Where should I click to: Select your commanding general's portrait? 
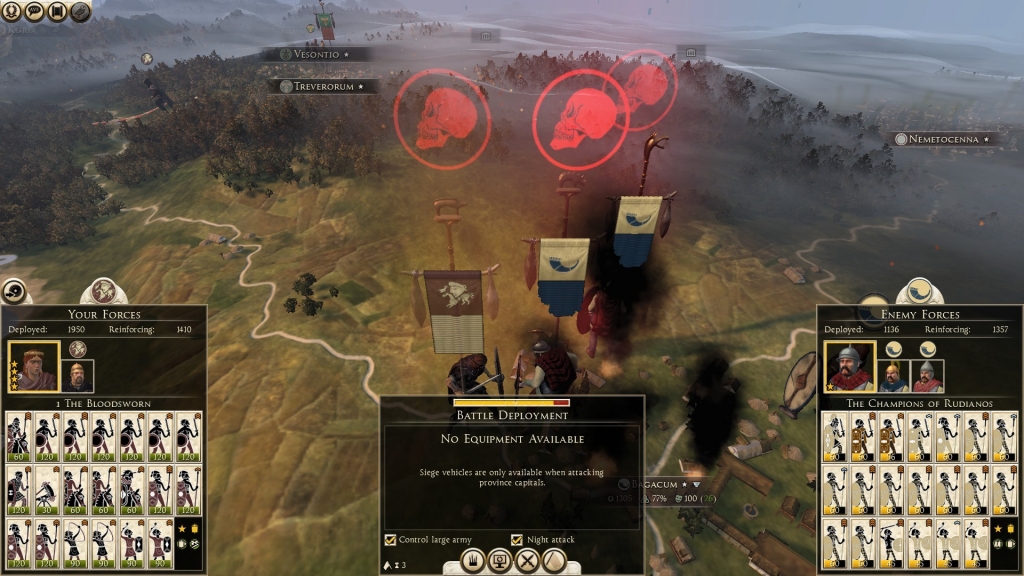(33, 366)
